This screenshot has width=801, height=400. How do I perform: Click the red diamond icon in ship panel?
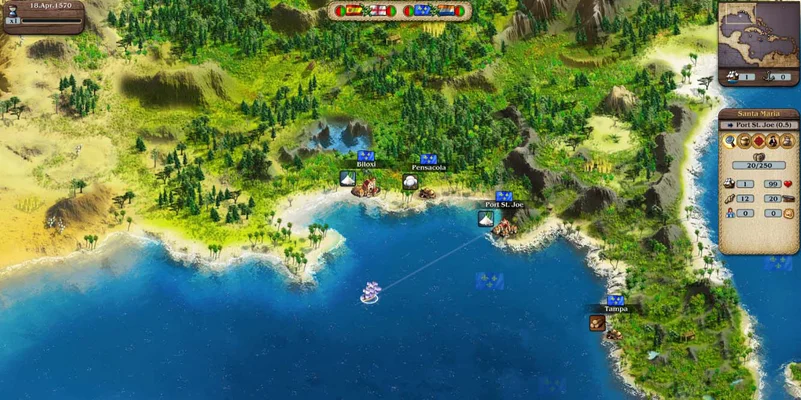758,141
